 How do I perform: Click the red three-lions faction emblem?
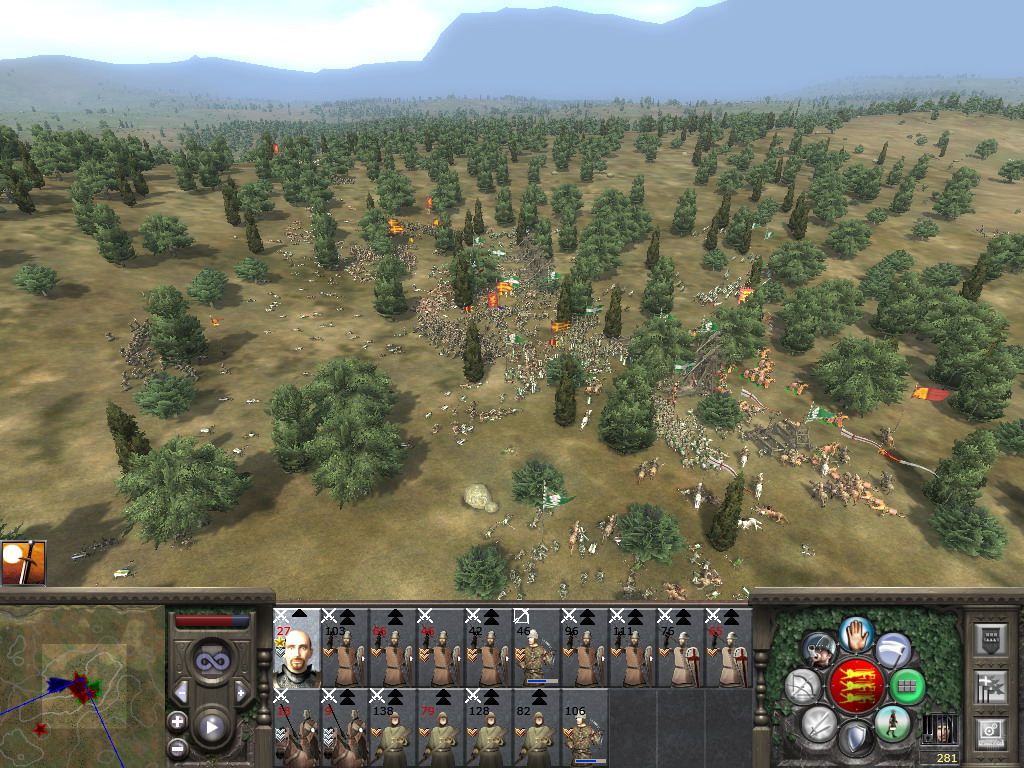point(855,686)
